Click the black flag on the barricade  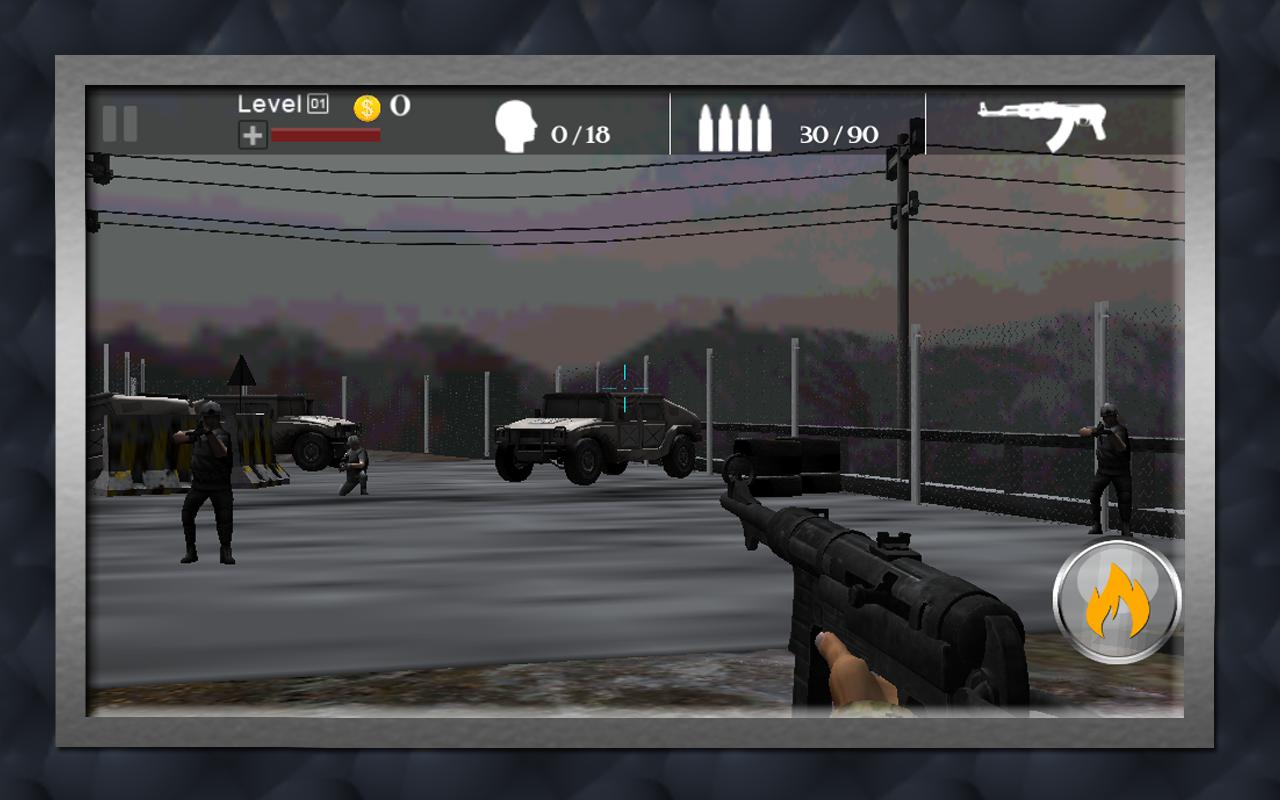point(240,370)
